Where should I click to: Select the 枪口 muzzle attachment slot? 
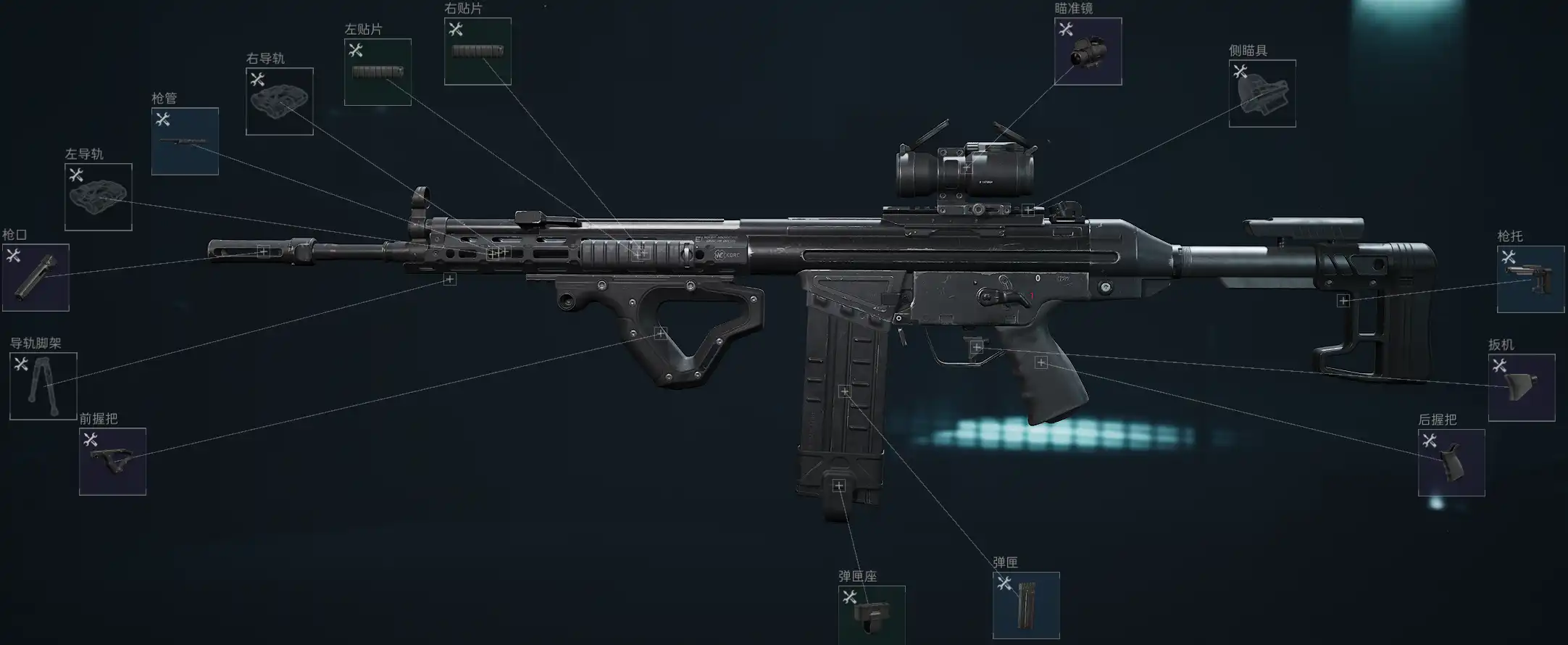[x=36, y=278]
